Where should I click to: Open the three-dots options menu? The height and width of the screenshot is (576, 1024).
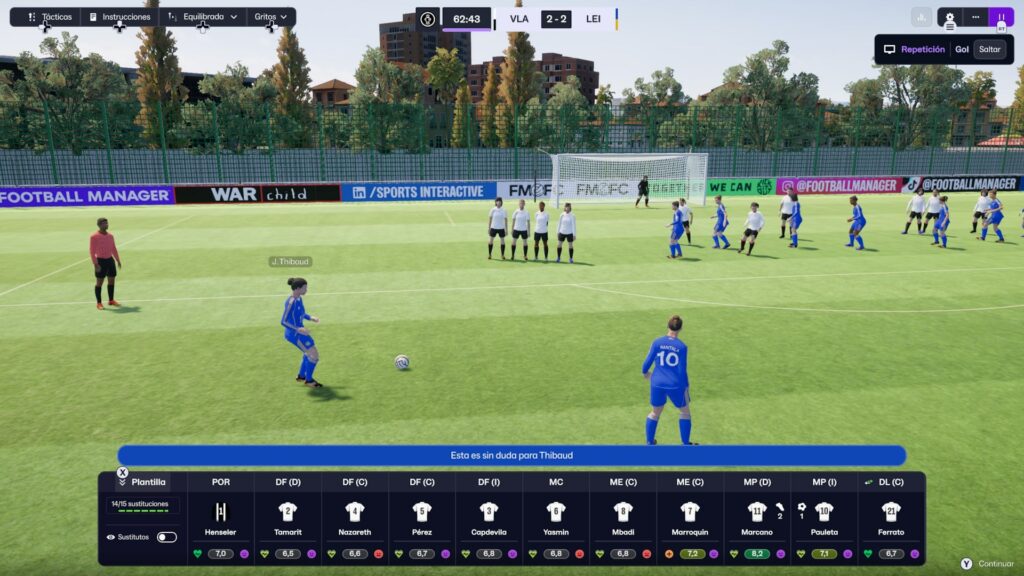pyautogui.click(x=975, y=17)
